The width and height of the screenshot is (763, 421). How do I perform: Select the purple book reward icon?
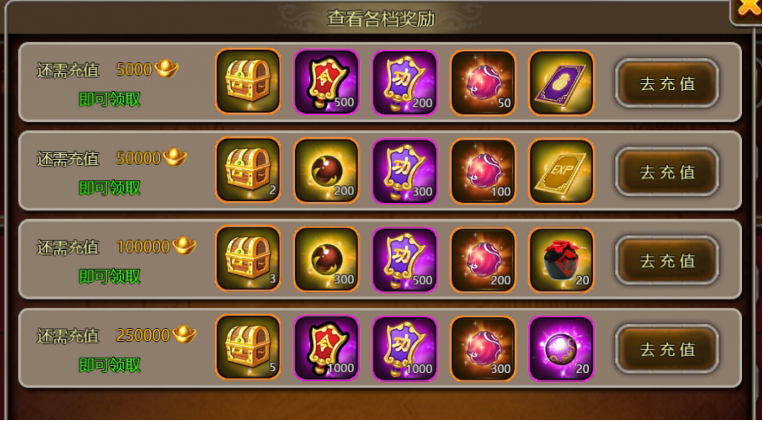561,83
